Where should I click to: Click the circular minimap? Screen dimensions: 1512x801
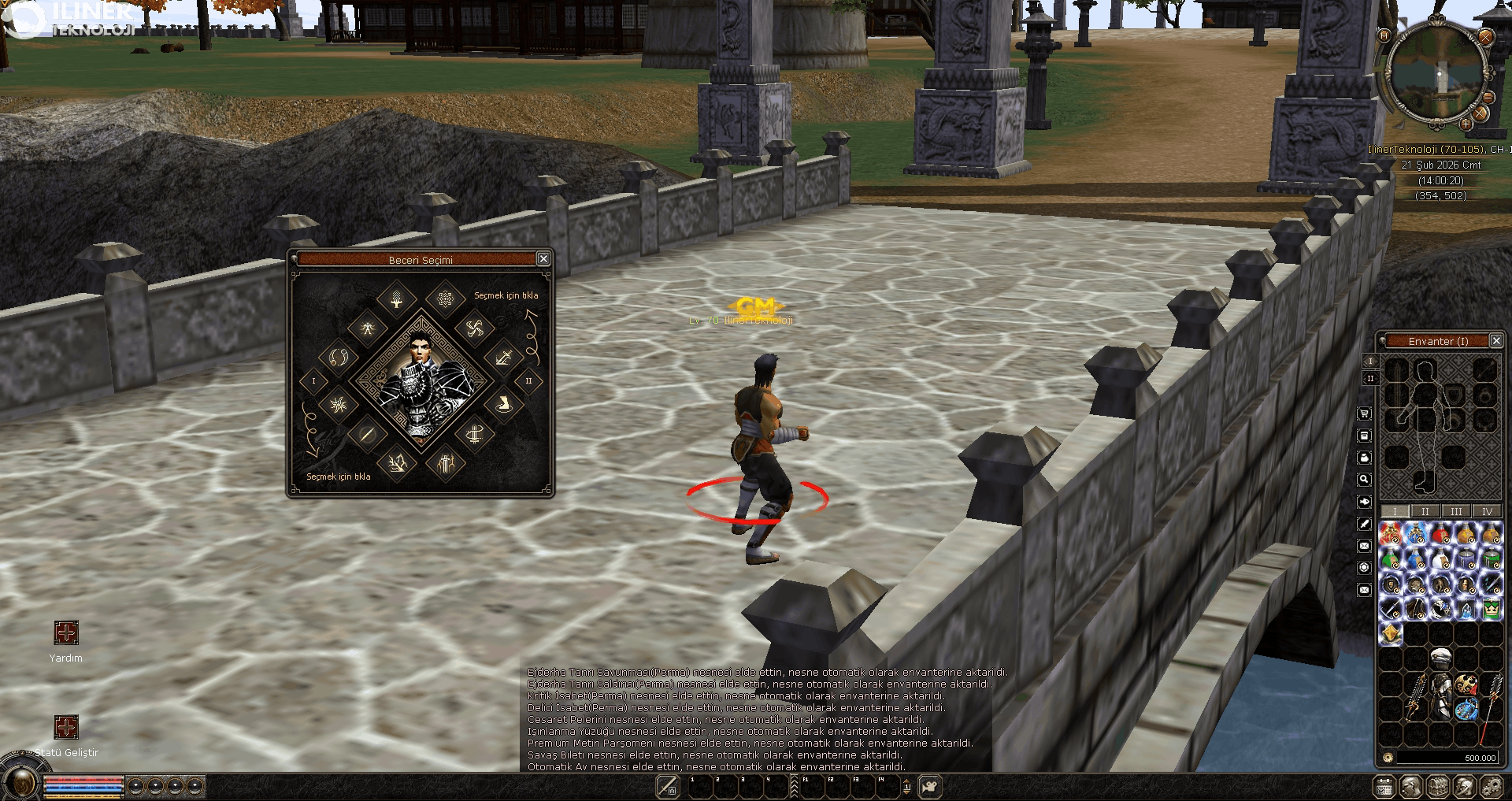(1438, 75)
